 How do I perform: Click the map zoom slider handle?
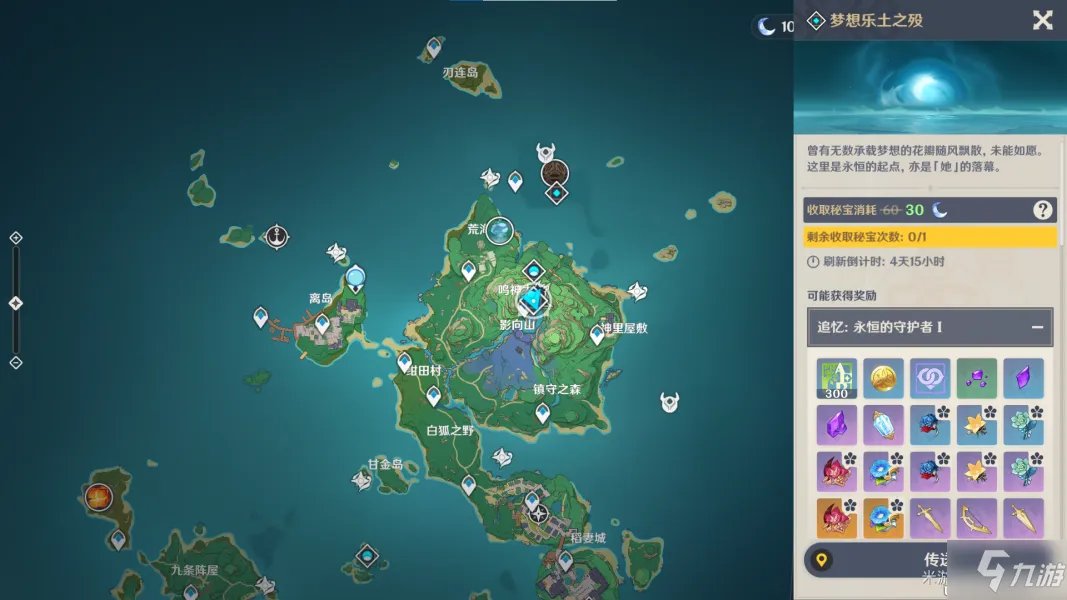click(x=16, y=303)
